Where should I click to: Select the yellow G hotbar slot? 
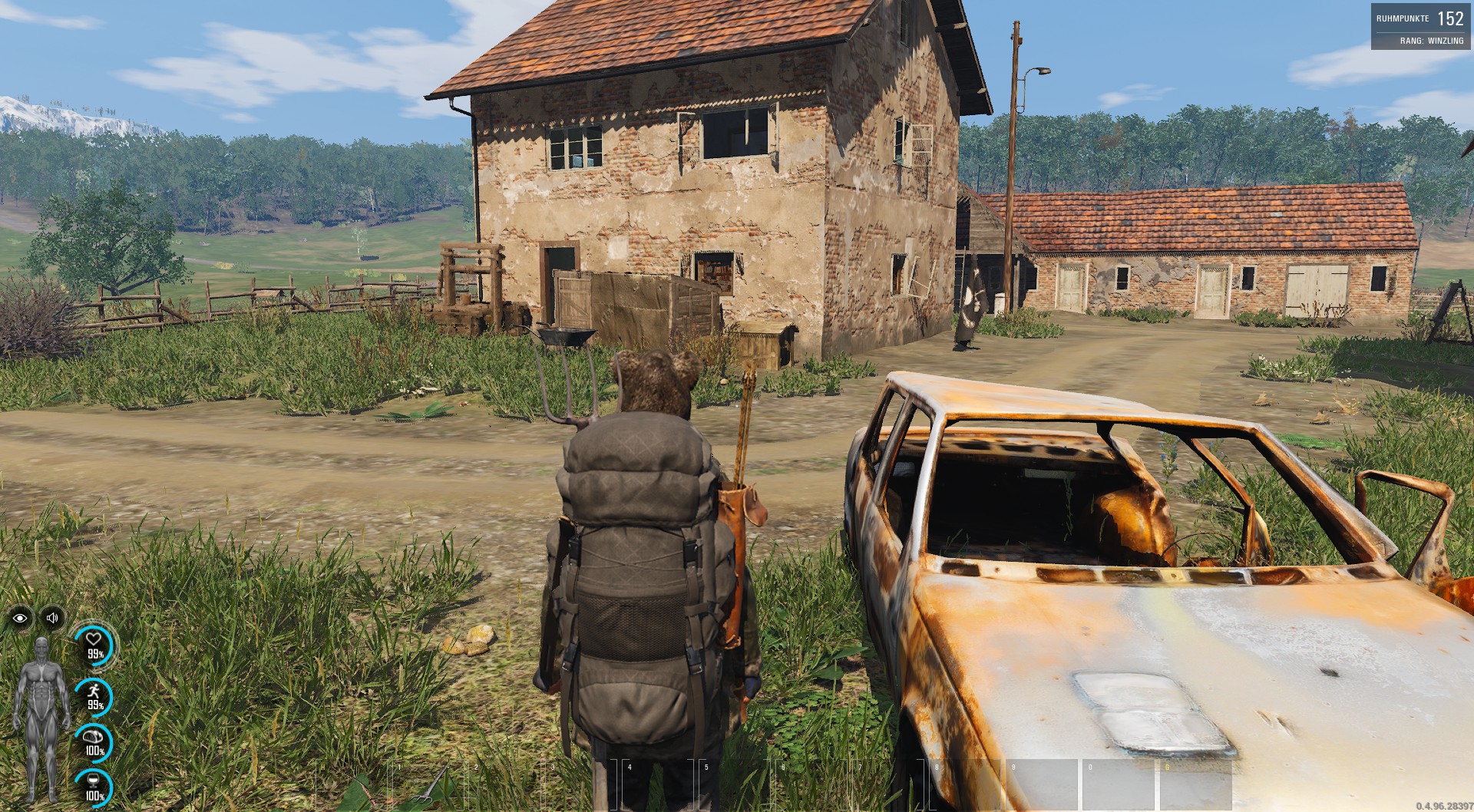tap(1195, 784)
